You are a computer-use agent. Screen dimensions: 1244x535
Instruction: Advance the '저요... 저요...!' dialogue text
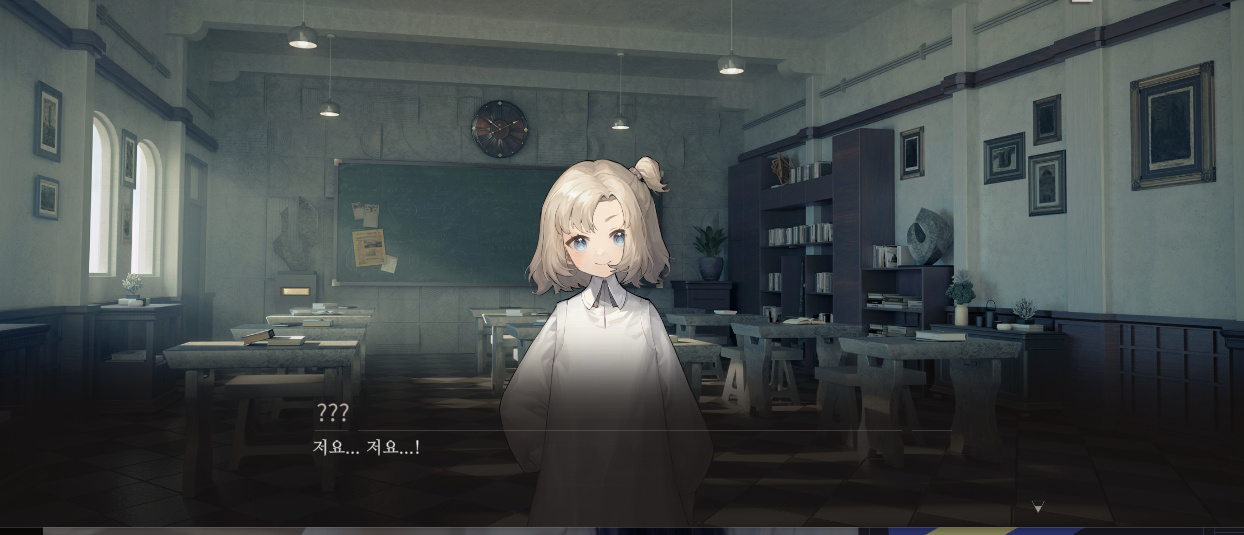point(366,447)
